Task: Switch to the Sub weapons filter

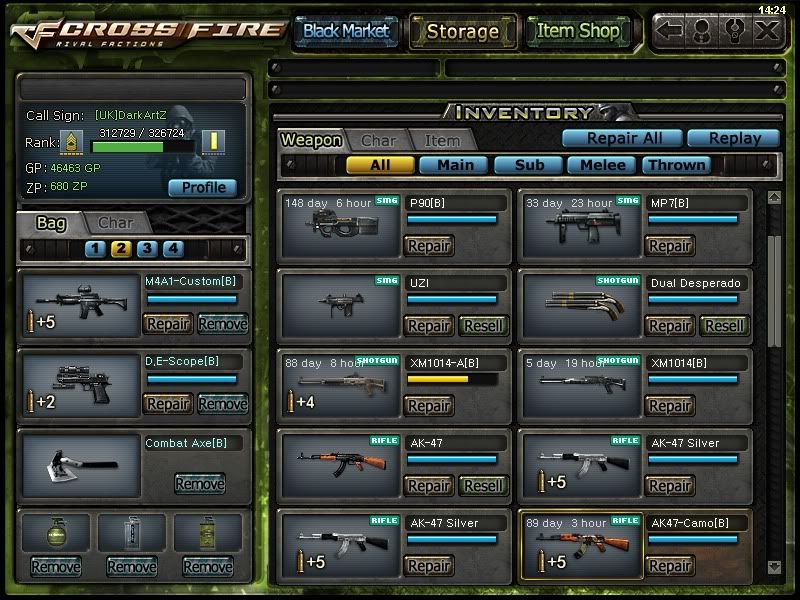Action: [x=528, y=165]
